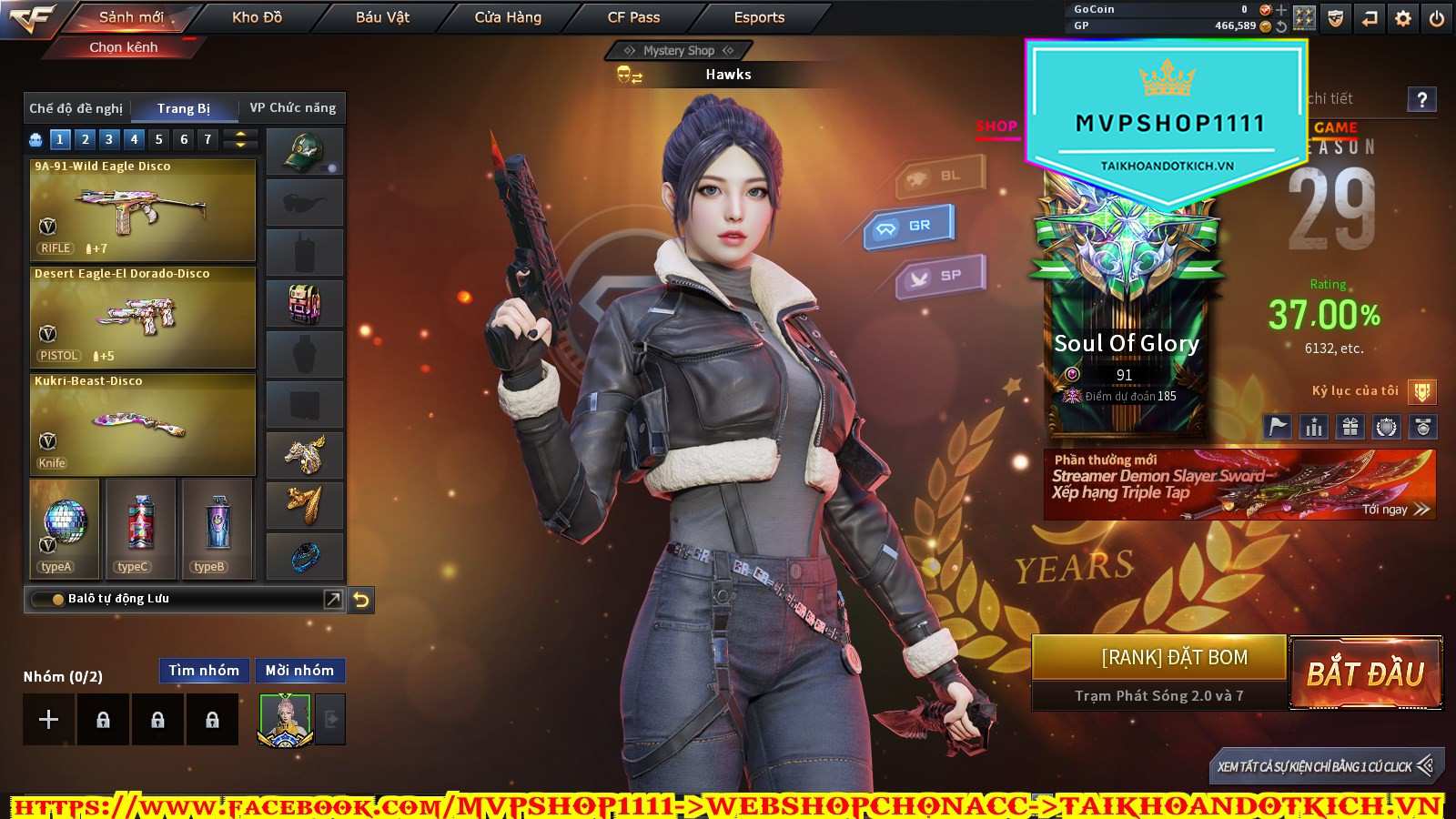1456x819 pixels.
Task: Select the Chế độ đề nghị tab
Action: [x=76, y=108]
